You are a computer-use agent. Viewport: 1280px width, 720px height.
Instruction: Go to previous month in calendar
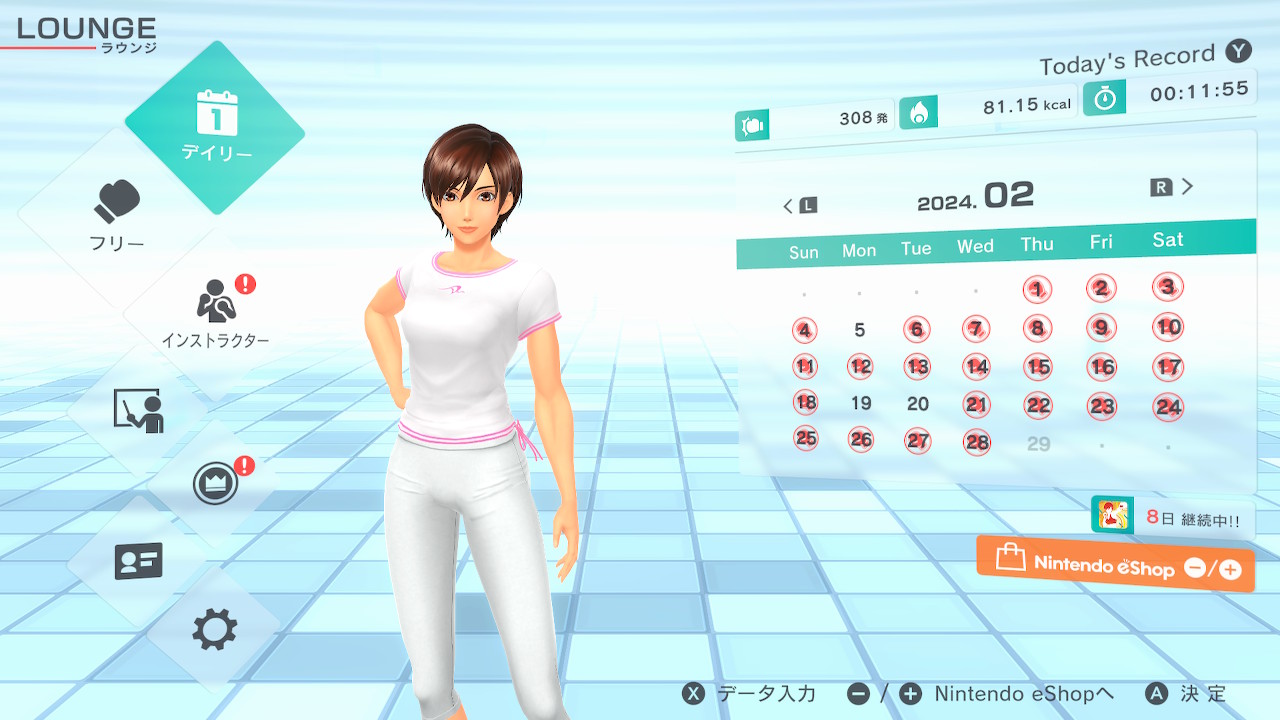[x=799, y=206]
